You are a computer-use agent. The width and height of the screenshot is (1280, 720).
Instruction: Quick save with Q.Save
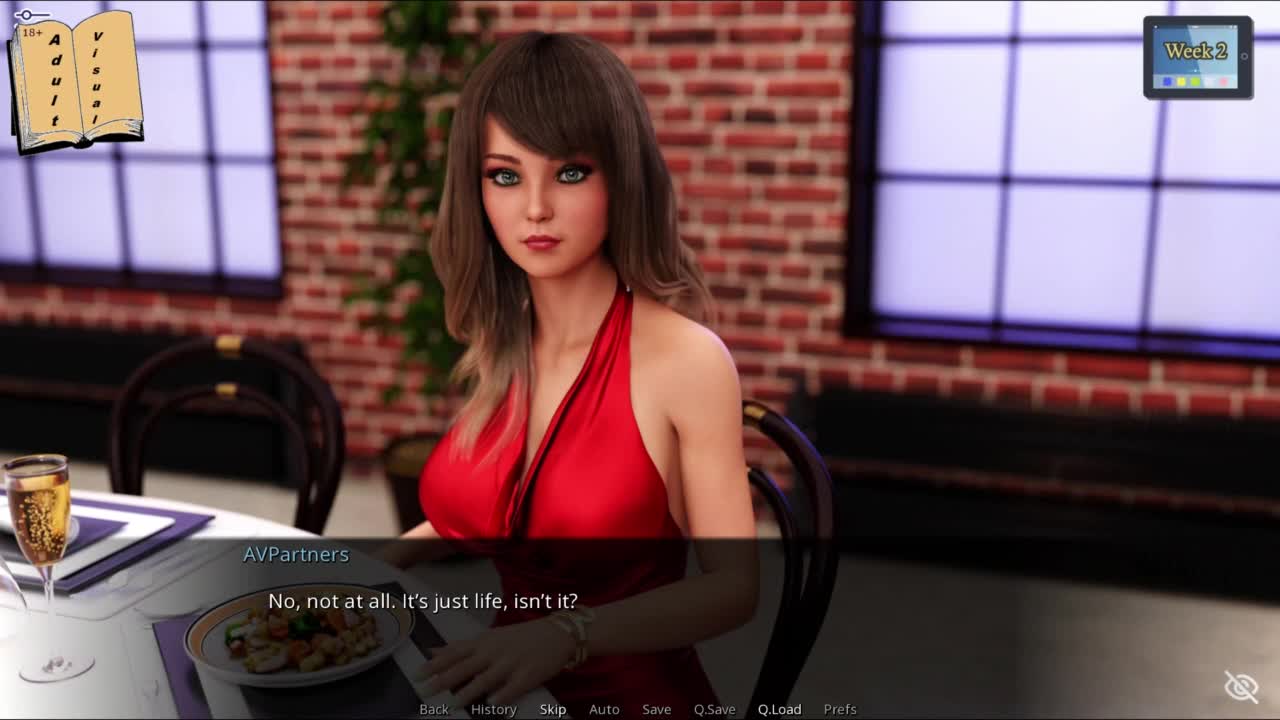tap(714, 709)
